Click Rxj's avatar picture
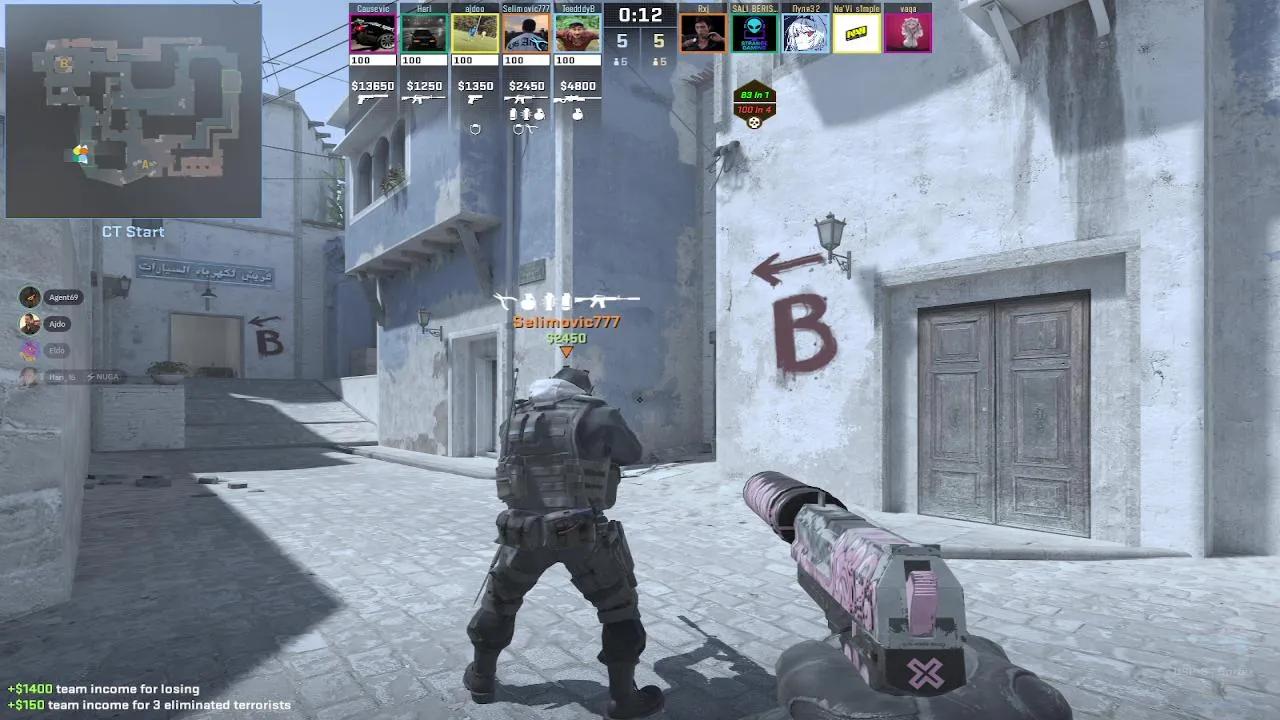This screenshot has height=720, width=1280. [703, 33]
